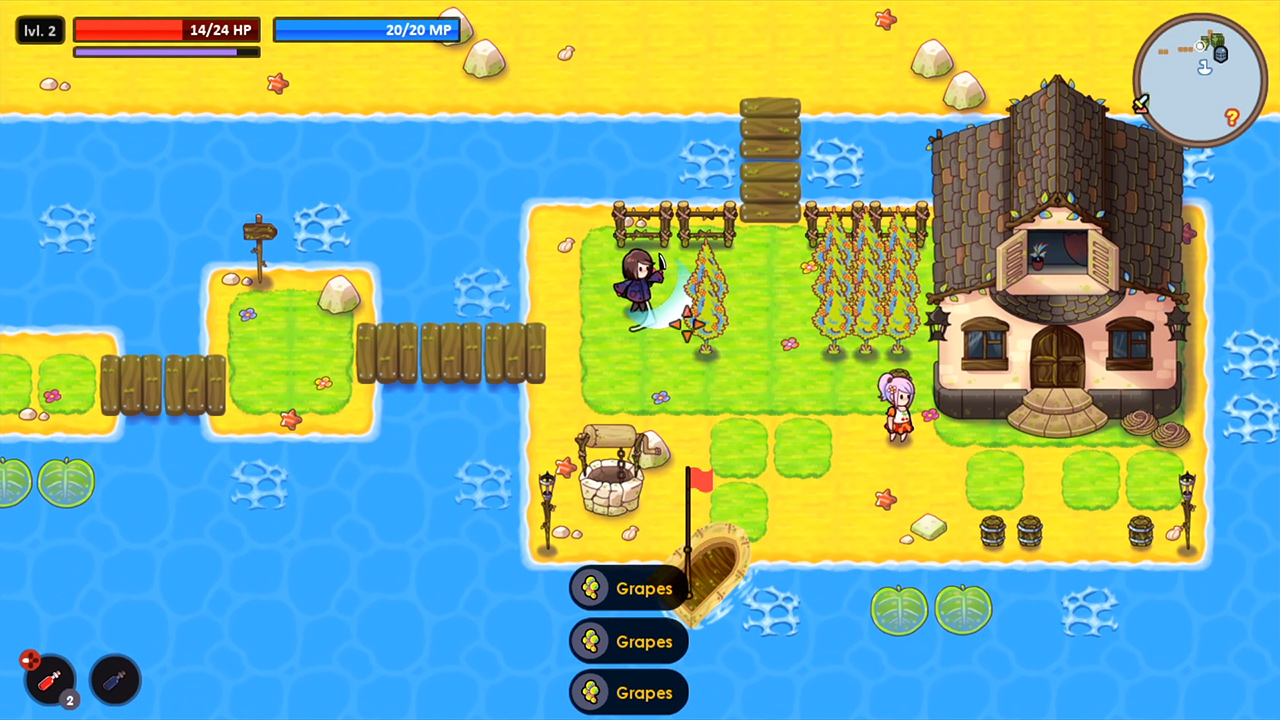Click the sword marker on the minimap
1280x720 pixels.
1141,102
